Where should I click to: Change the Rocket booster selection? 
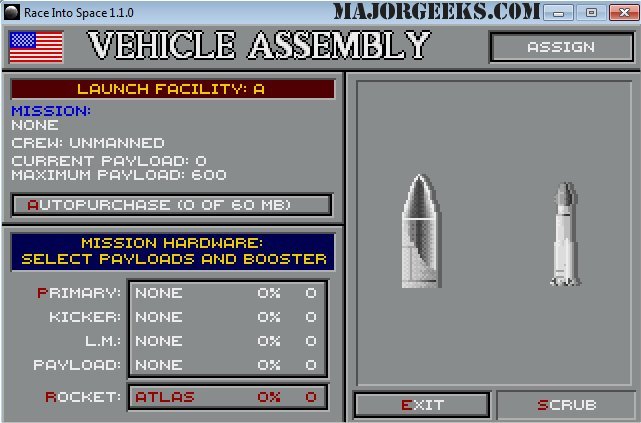[83, 397]
